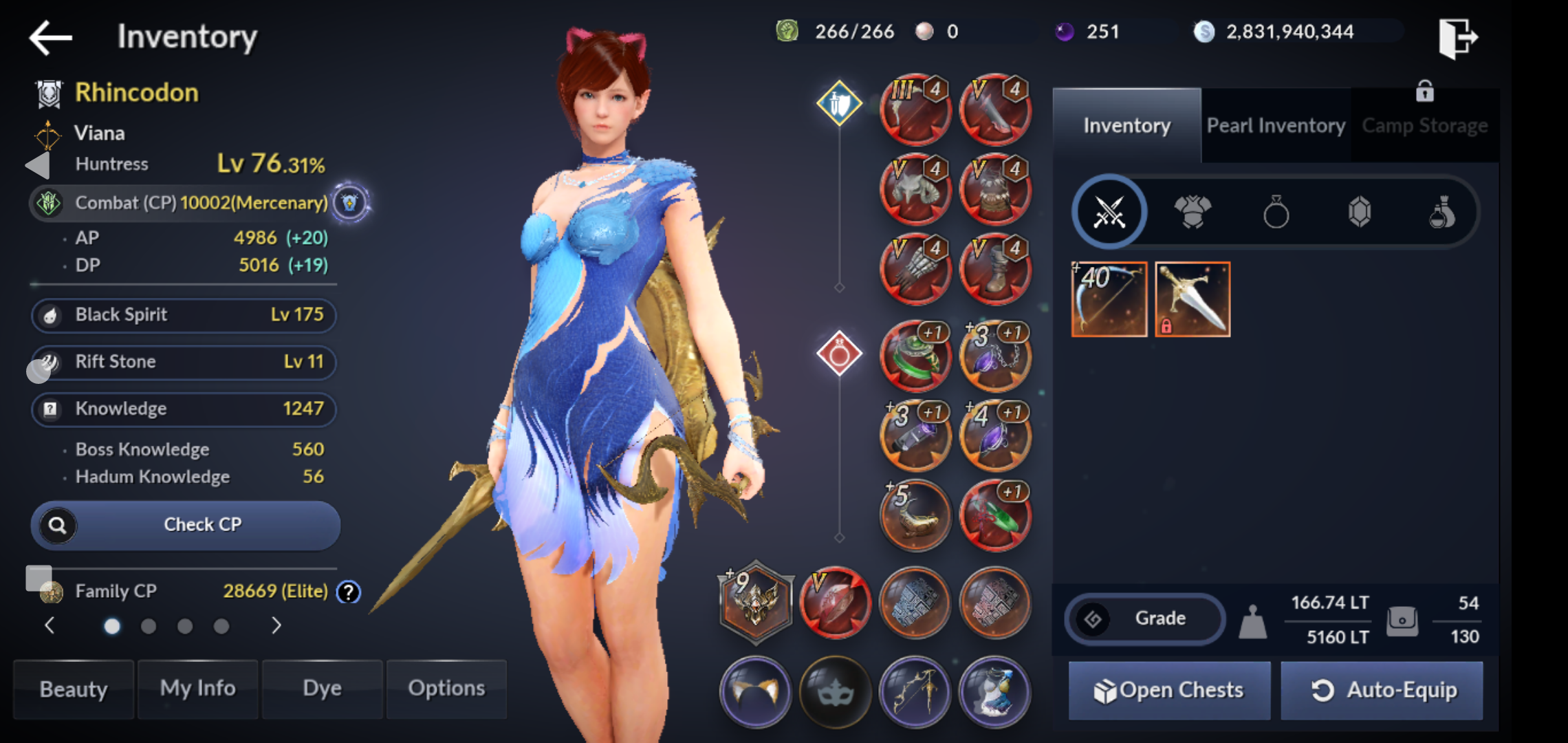Go back using the arrow beside Inventory
Screen dimensions: 1568x743
[51, 37]
